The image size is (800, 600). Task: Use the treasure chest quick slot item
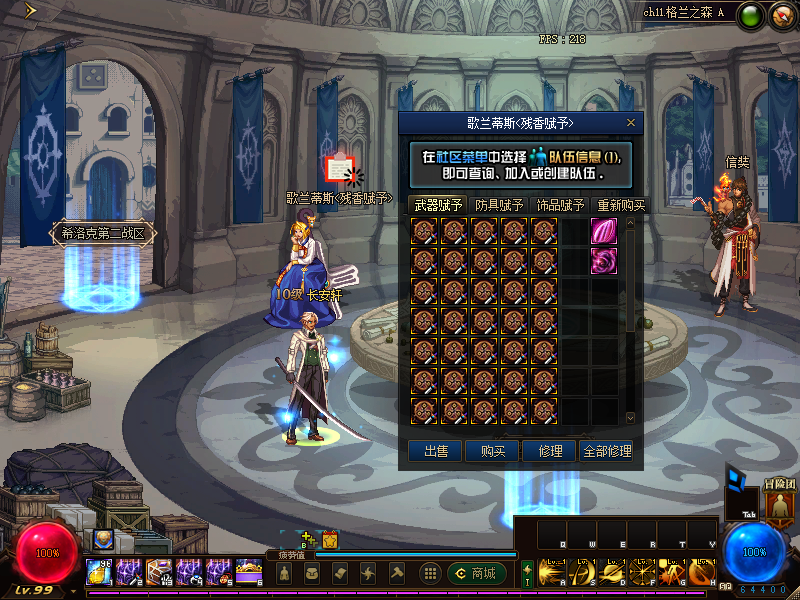(x=248, y=572)
